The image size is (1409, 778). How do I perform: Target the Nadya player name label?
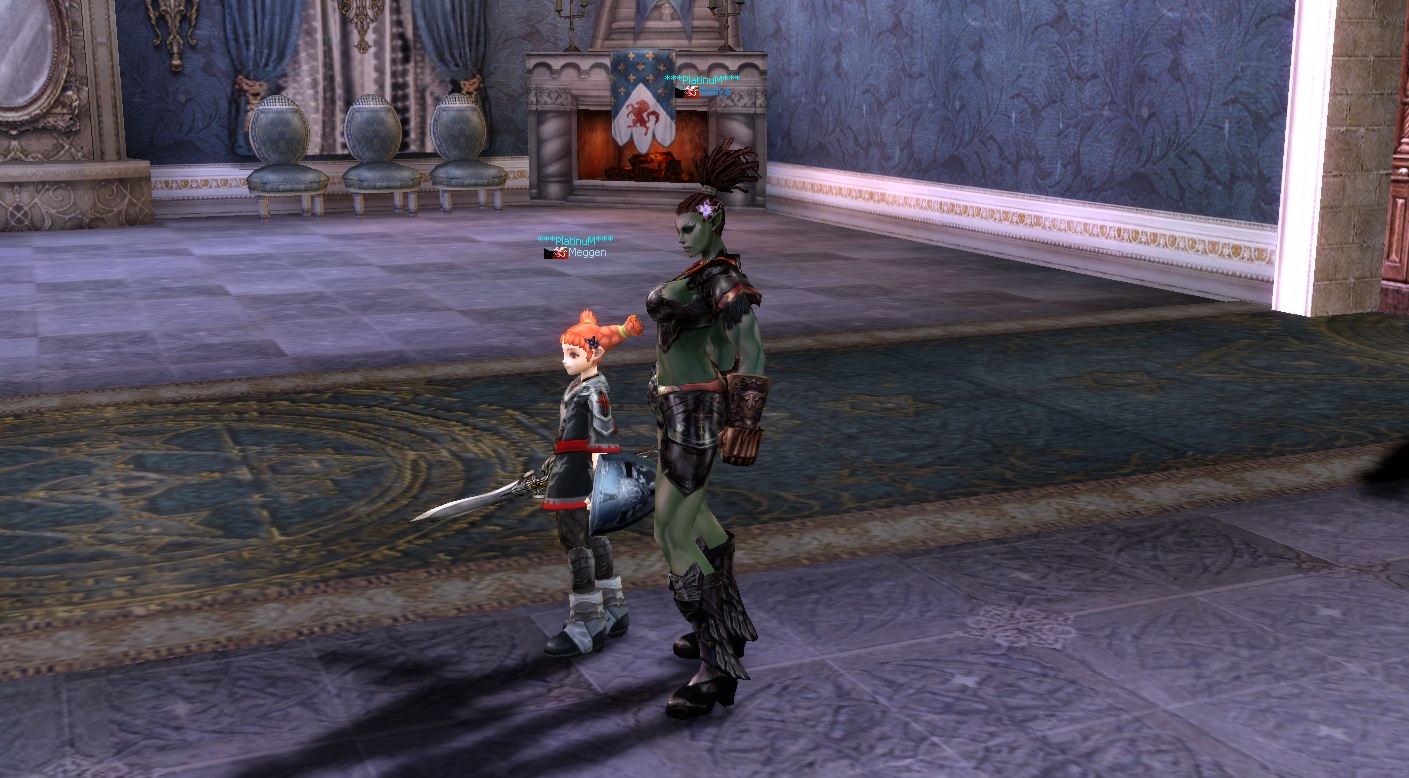point(714,92)
